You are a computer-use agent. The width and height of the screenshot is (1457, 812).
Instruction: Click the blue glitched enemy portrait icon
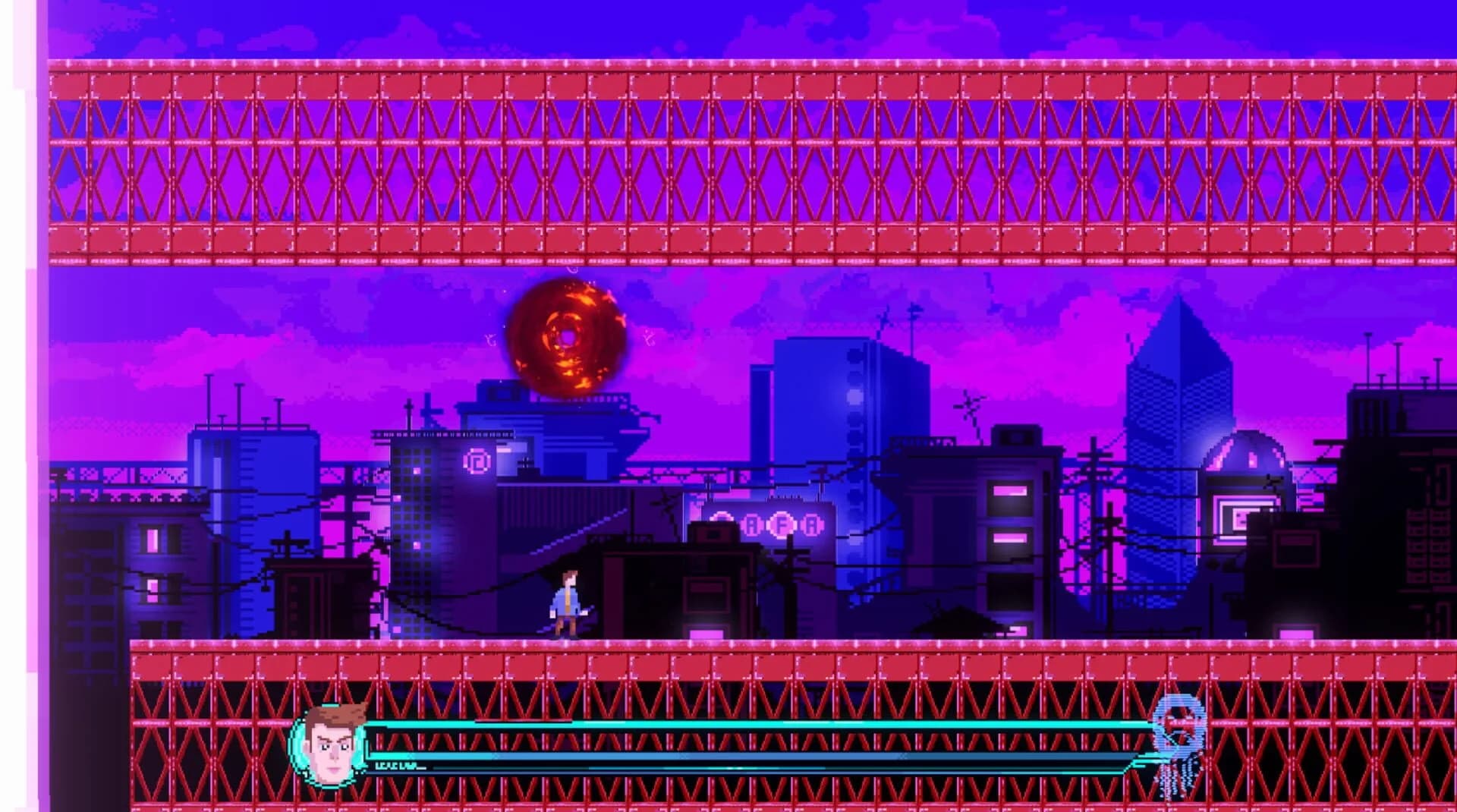[x=1179, y=742]
